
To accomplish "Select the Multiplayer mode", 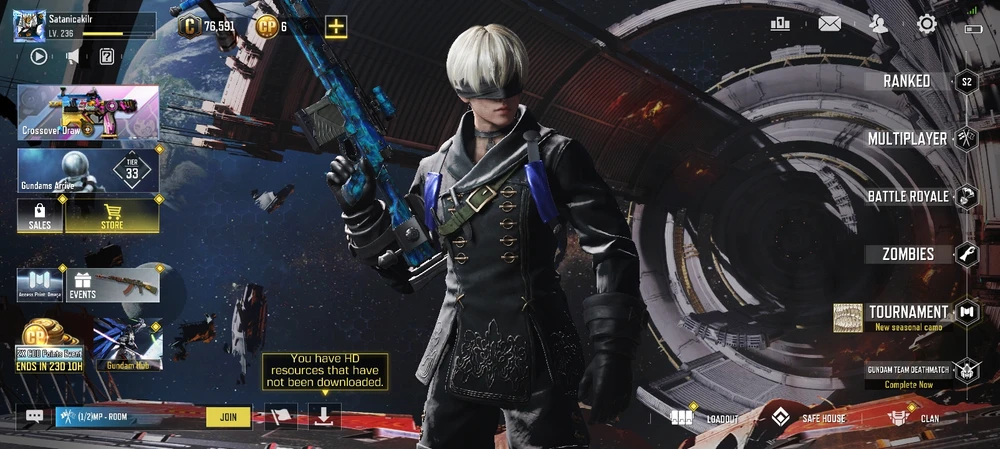I will [x=908, y=138].
